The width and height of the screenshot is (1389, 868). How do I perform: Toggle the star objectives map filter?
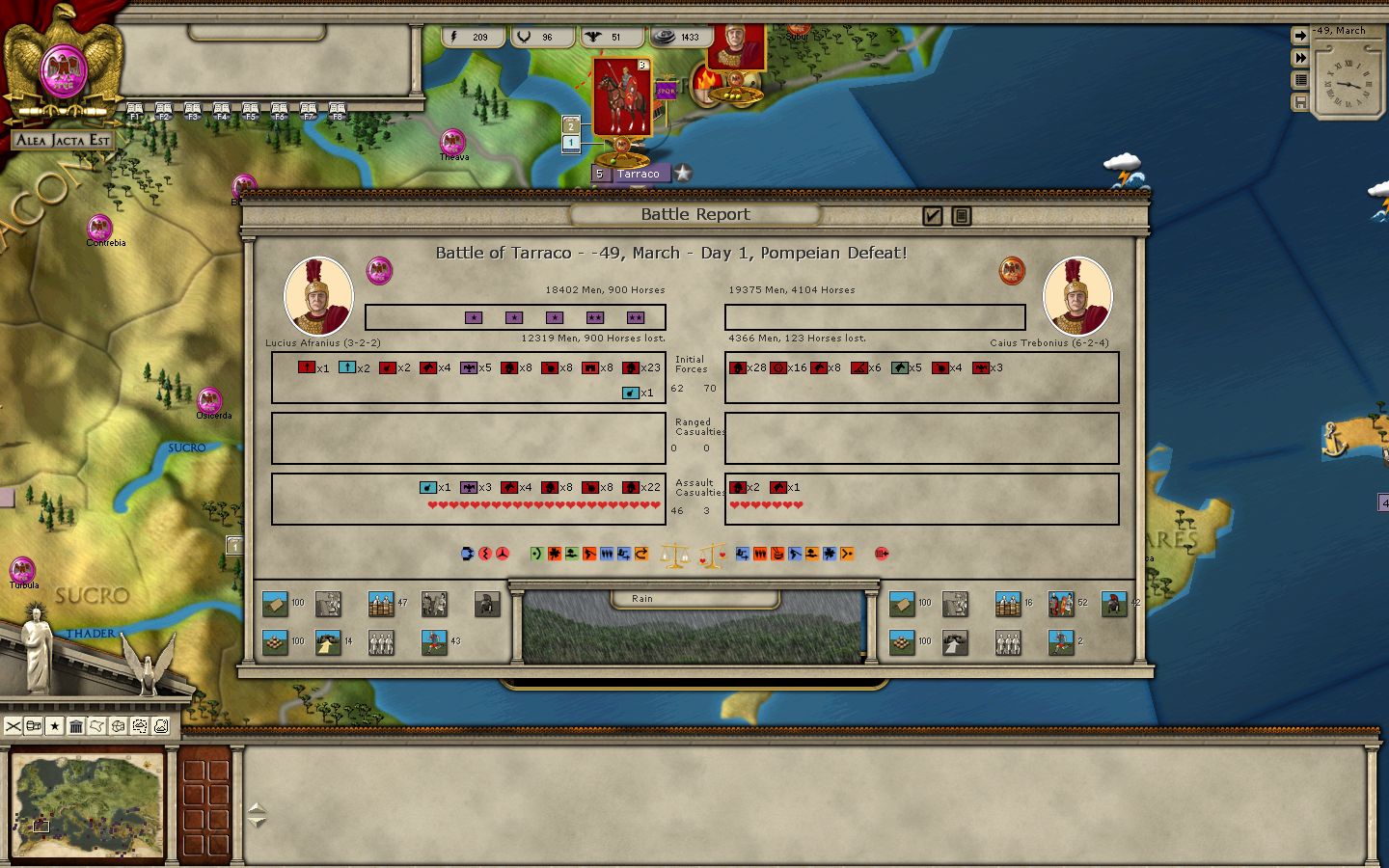point(55,726)
